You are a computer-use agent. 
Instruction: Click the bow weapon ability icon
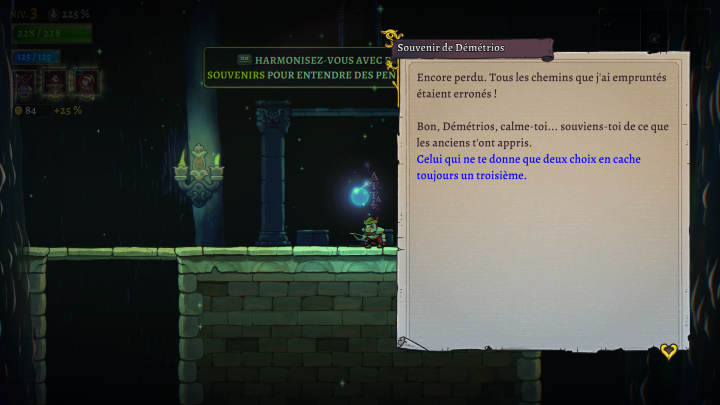click(x=23, y=81)
